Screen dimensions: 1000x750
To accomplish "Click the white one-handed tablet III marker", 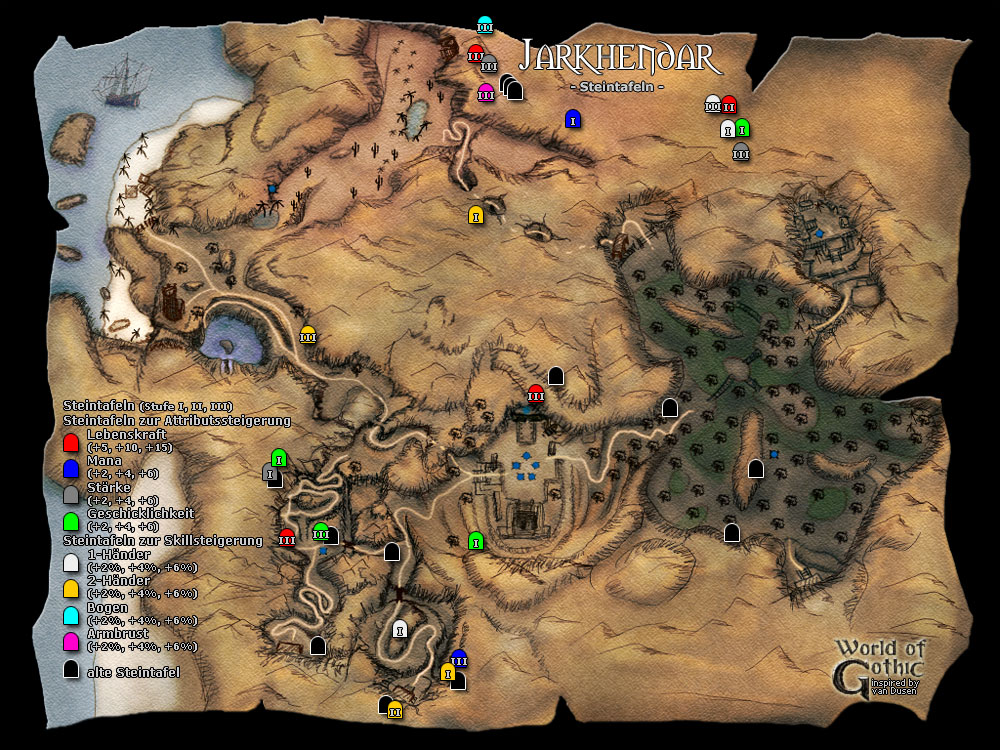I will [713, 103].
